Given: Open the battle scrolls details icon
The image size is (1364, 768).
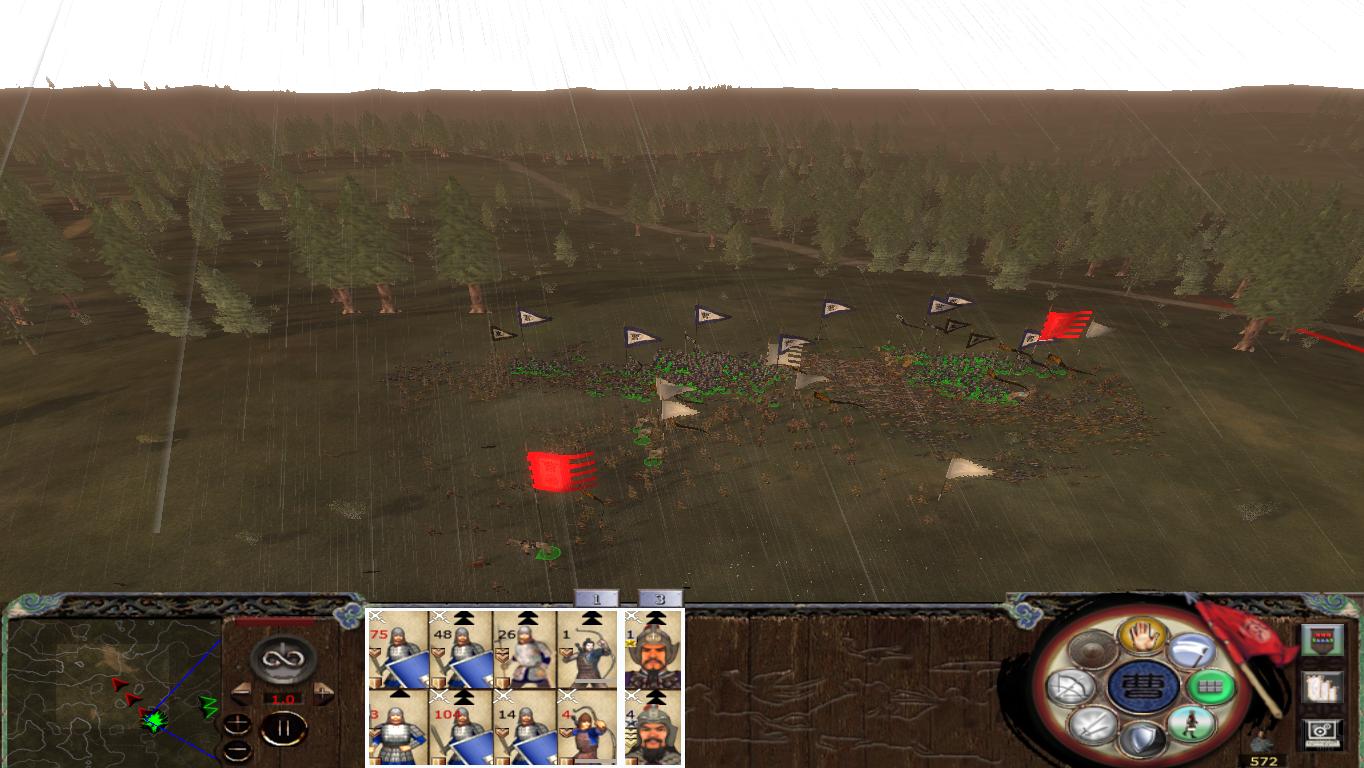Looking at the screenshot, I should (x=1322, y=688).
